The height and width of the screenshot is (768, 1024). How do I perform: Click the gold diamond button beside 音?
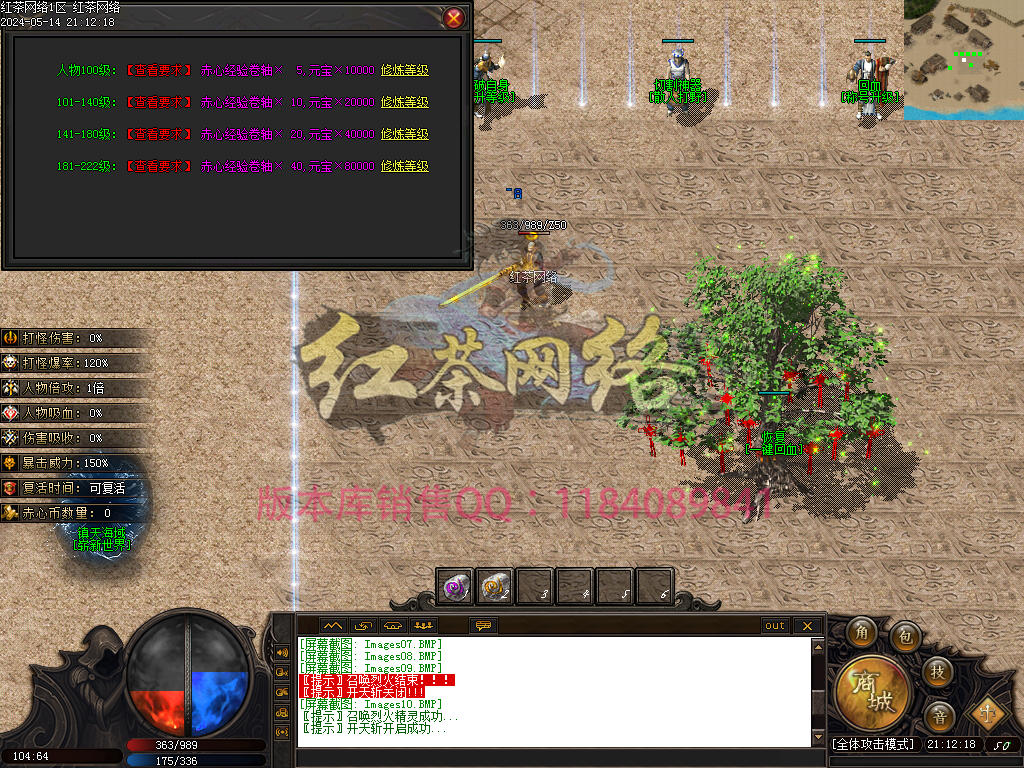pos(988,712)
